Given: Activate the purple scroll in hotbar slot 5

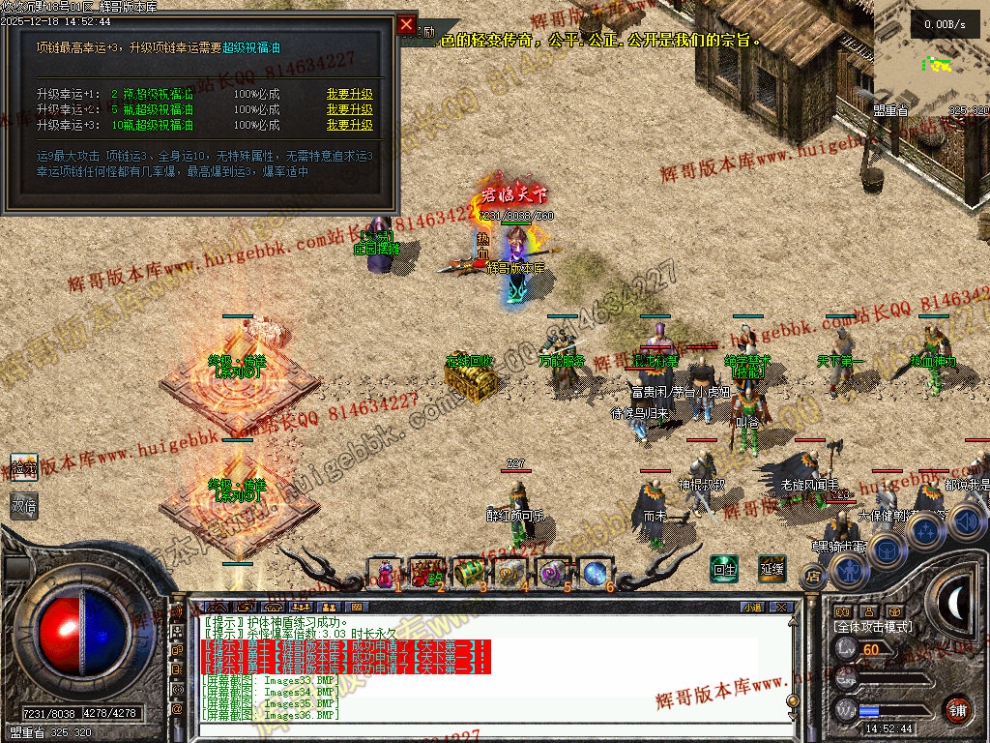Looking at the screenshot, I should click(x=553, y=573).
